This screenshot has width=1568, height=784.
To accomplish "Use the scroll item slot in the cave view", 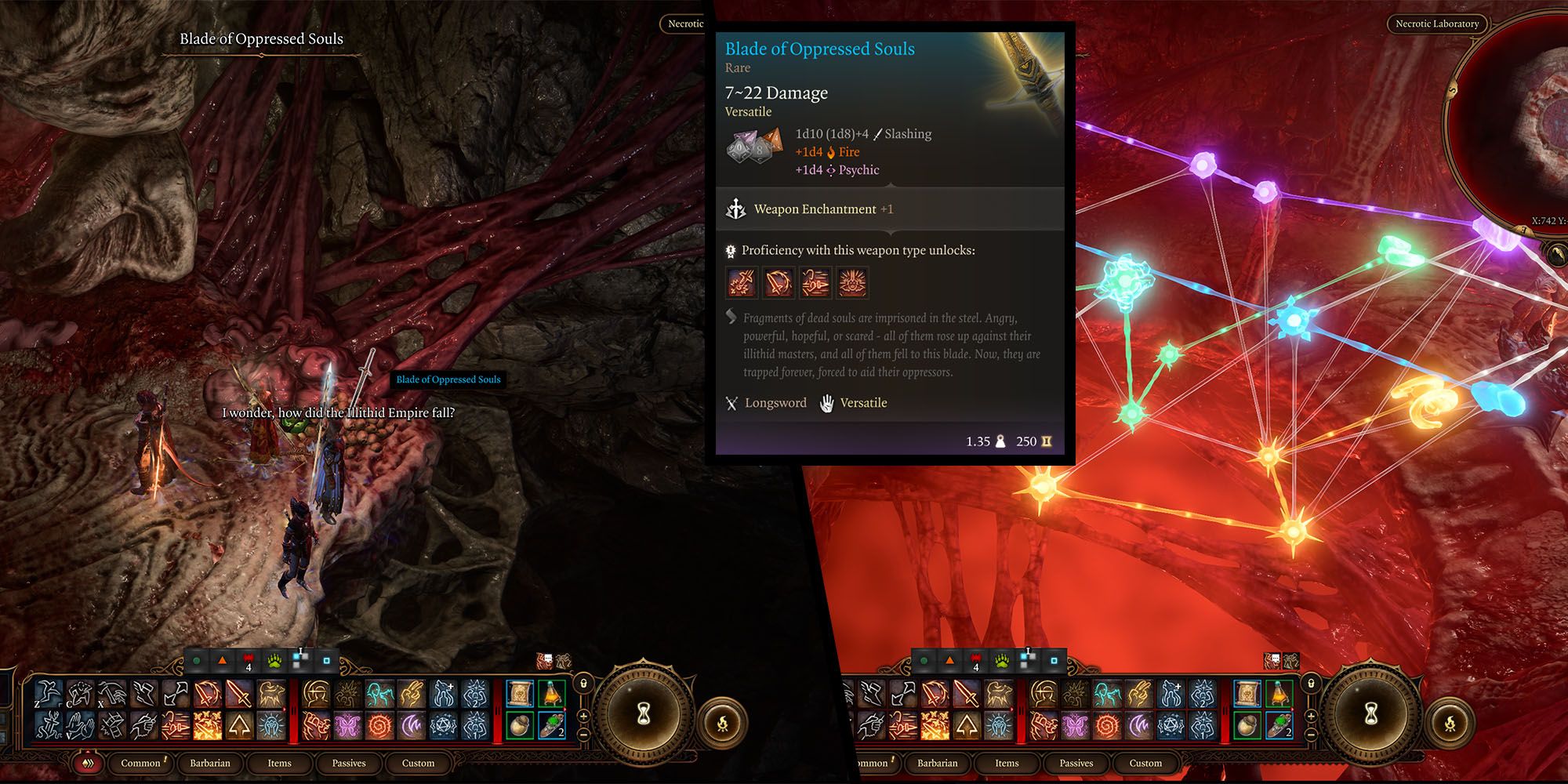I will (x=520, y=694).
